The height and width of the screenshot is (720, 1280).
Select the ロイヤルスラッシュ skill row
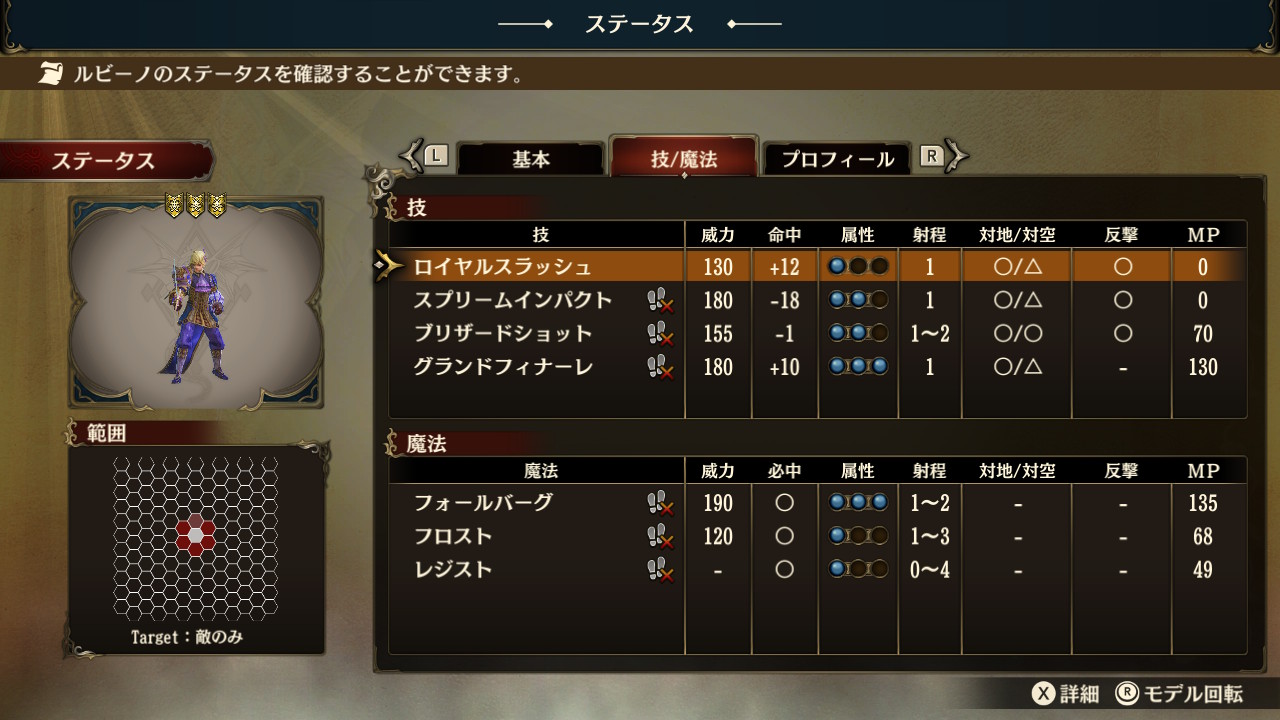[x=502, y=267]
